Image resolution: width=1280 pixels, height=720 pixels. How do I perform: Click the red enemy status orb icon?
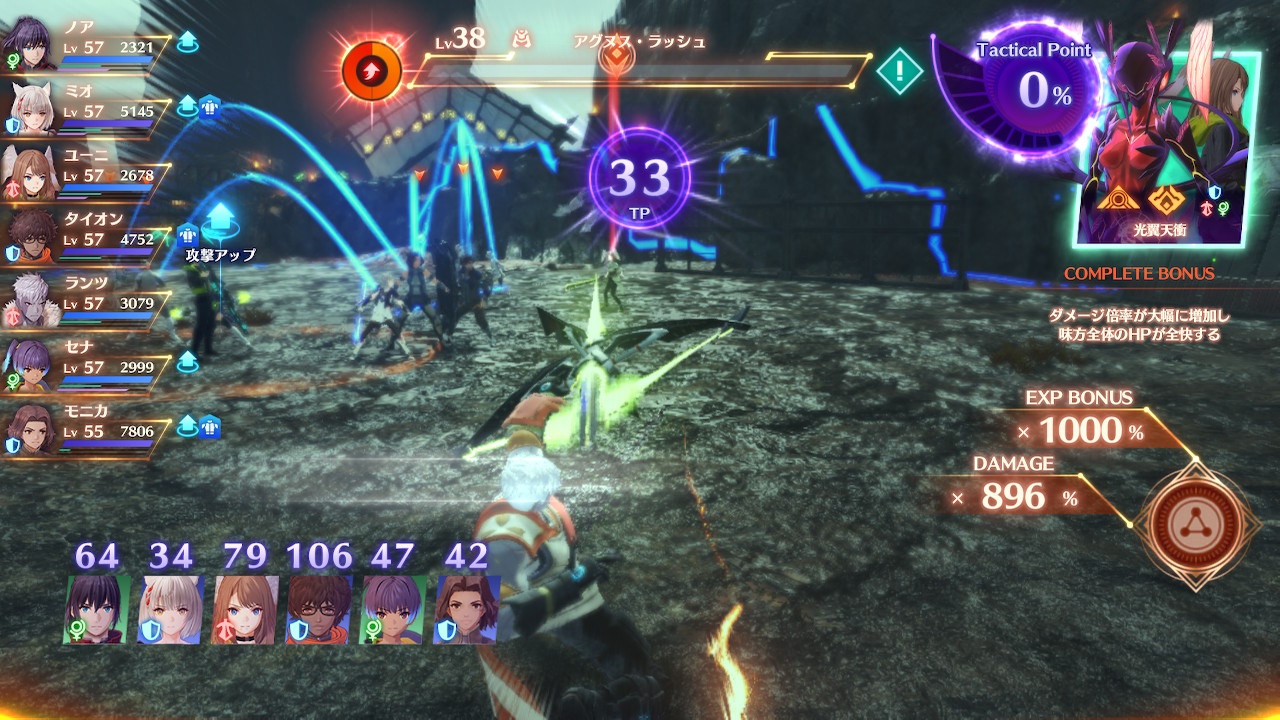tap(372, 71)
